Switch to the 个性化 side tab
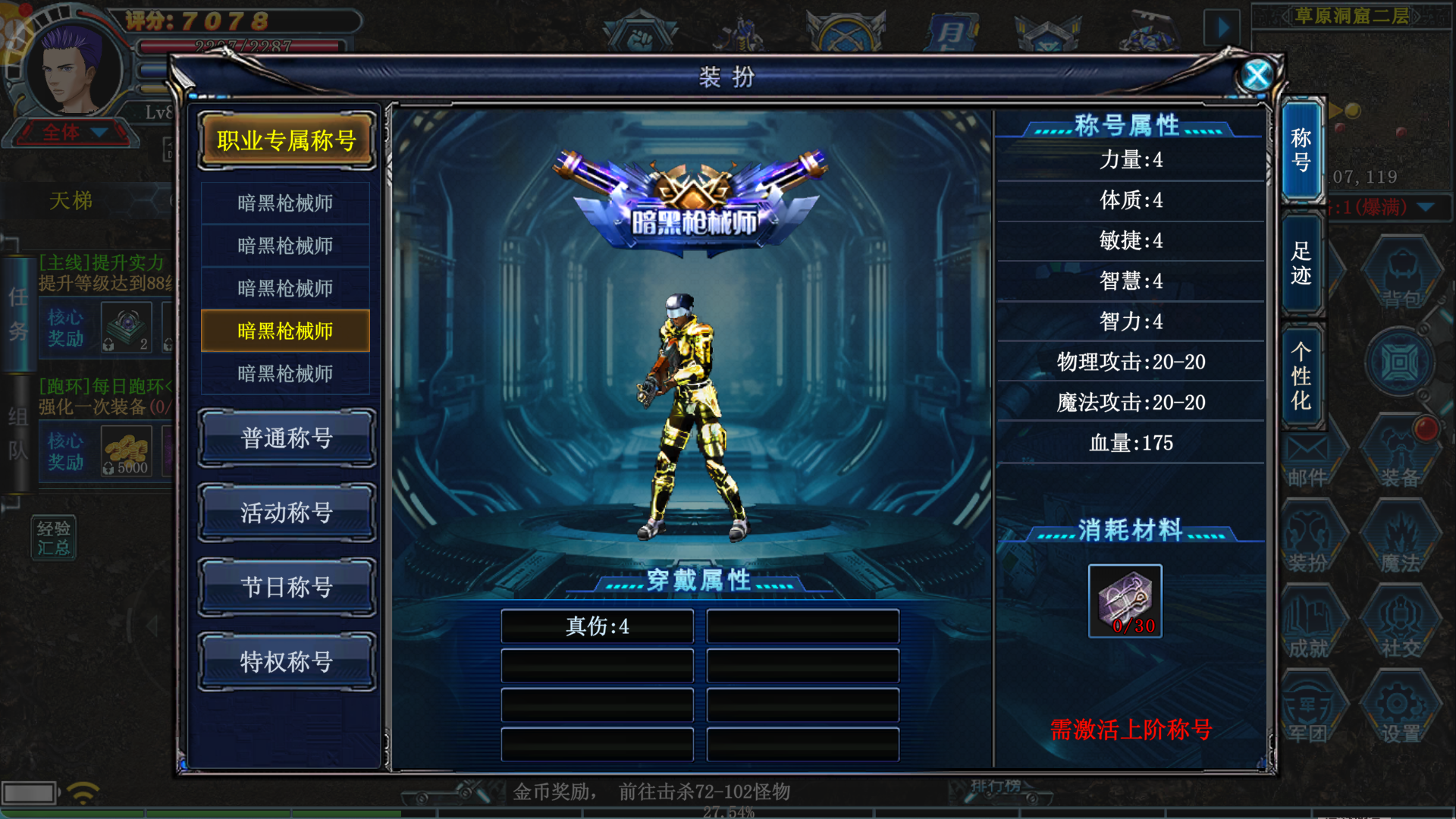The image size is (1456, 819). pyautogui.click(x=1301, y=376)
